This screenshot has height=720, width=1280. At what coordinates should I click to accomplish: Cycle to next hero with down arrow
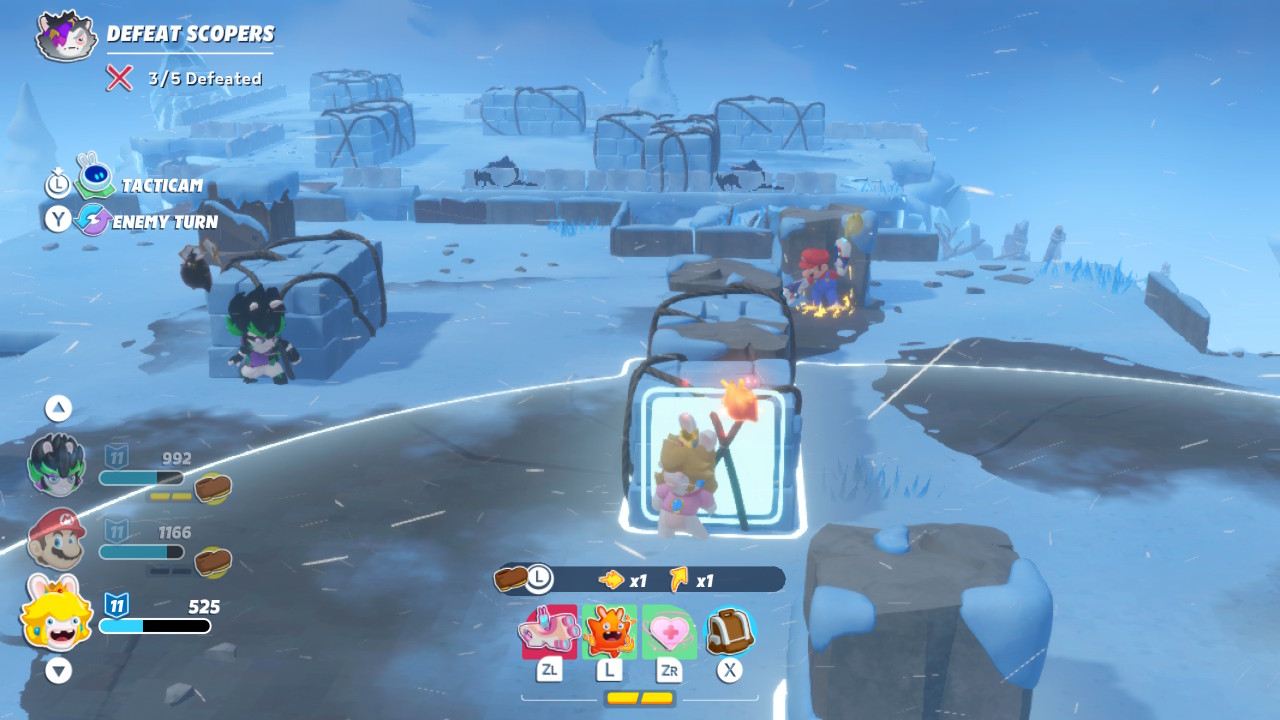point(58,671)
